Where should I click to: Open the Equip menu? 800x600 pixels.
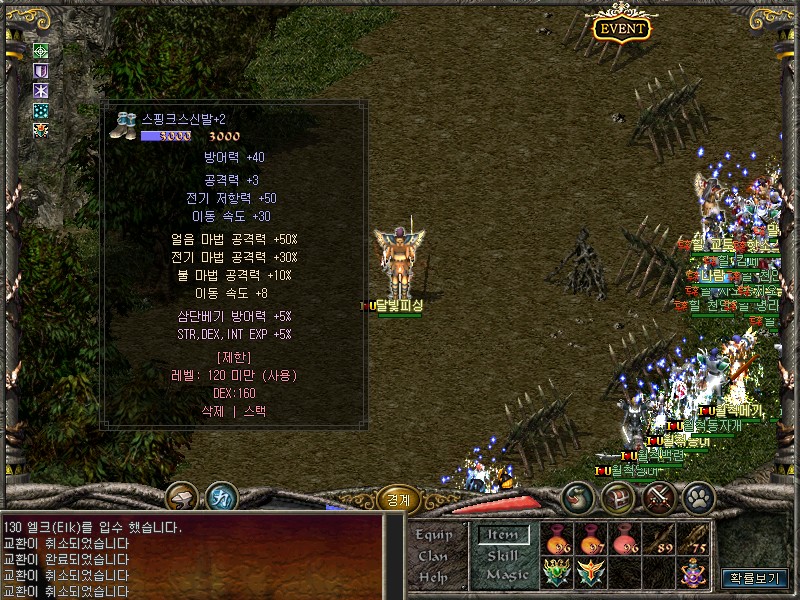(x=434, y=536)
